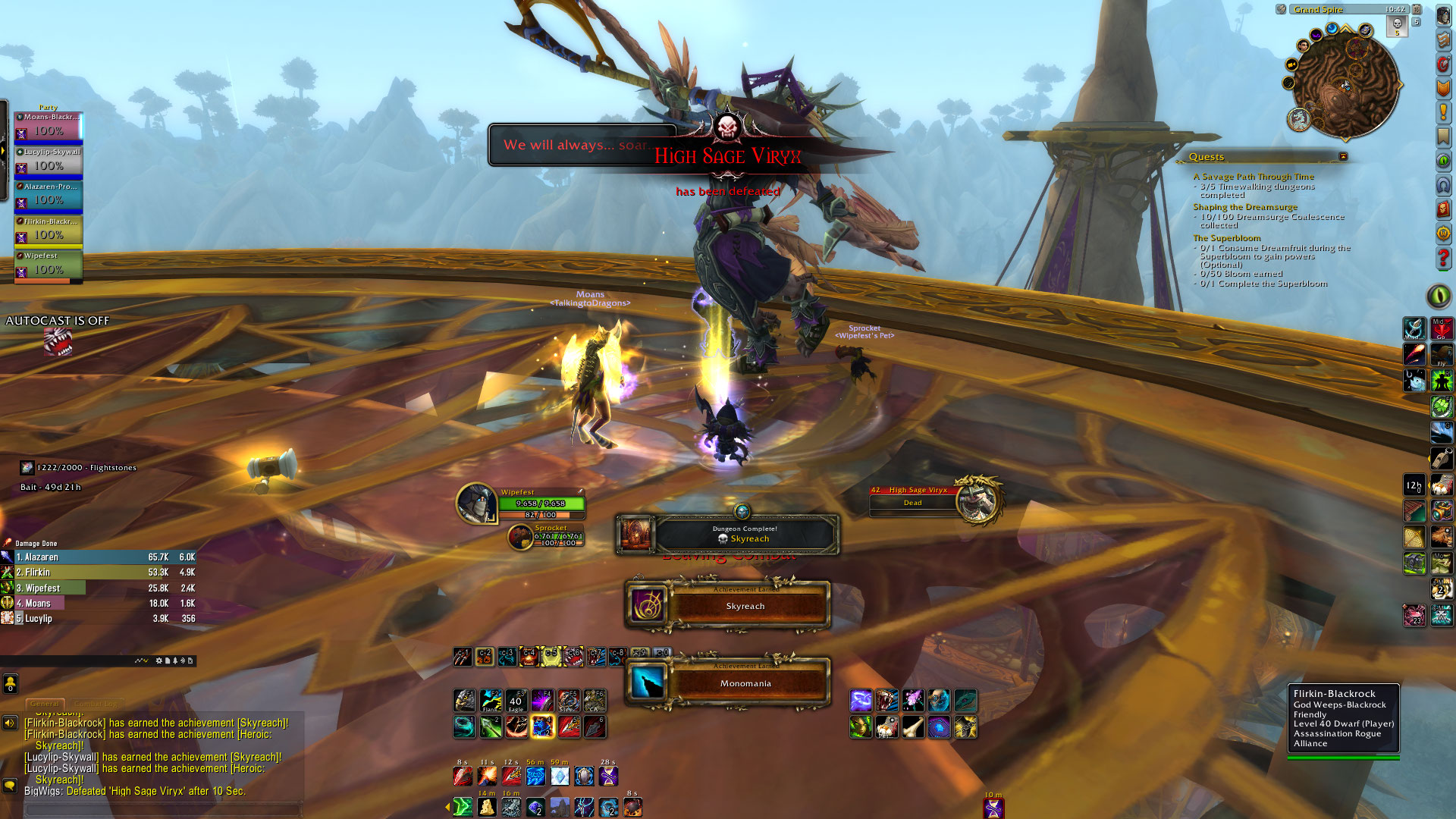The image size is (1456, 819).
Task: Click the Grand Spire minimap
Action: (1345, 84)
